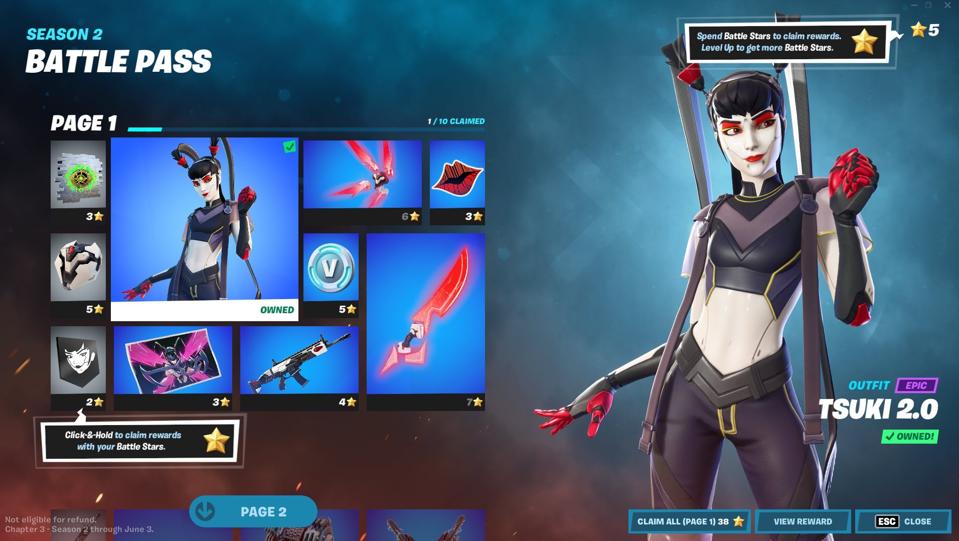The image size is (959, 541).
Task: Close the Battle Pass screen
Action: point(903,521)
